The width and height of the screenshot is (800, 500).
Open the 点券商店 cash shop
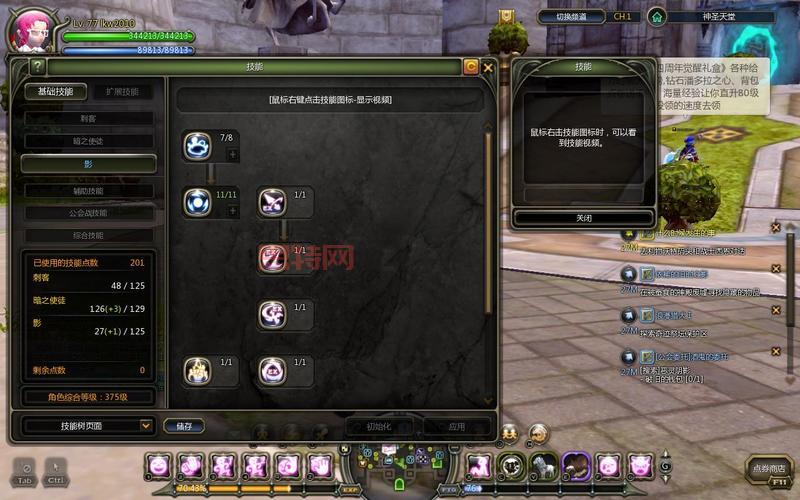click(x=770, y=468)
